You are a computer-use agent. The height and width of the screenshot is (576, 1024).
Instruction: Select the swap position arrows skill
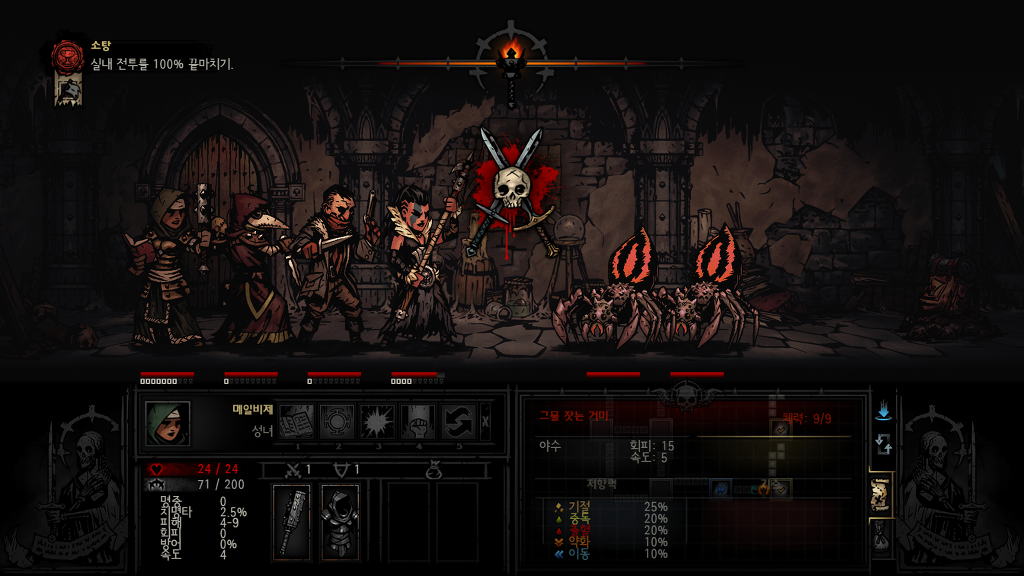pyautogui.click(x=460, y=421)
